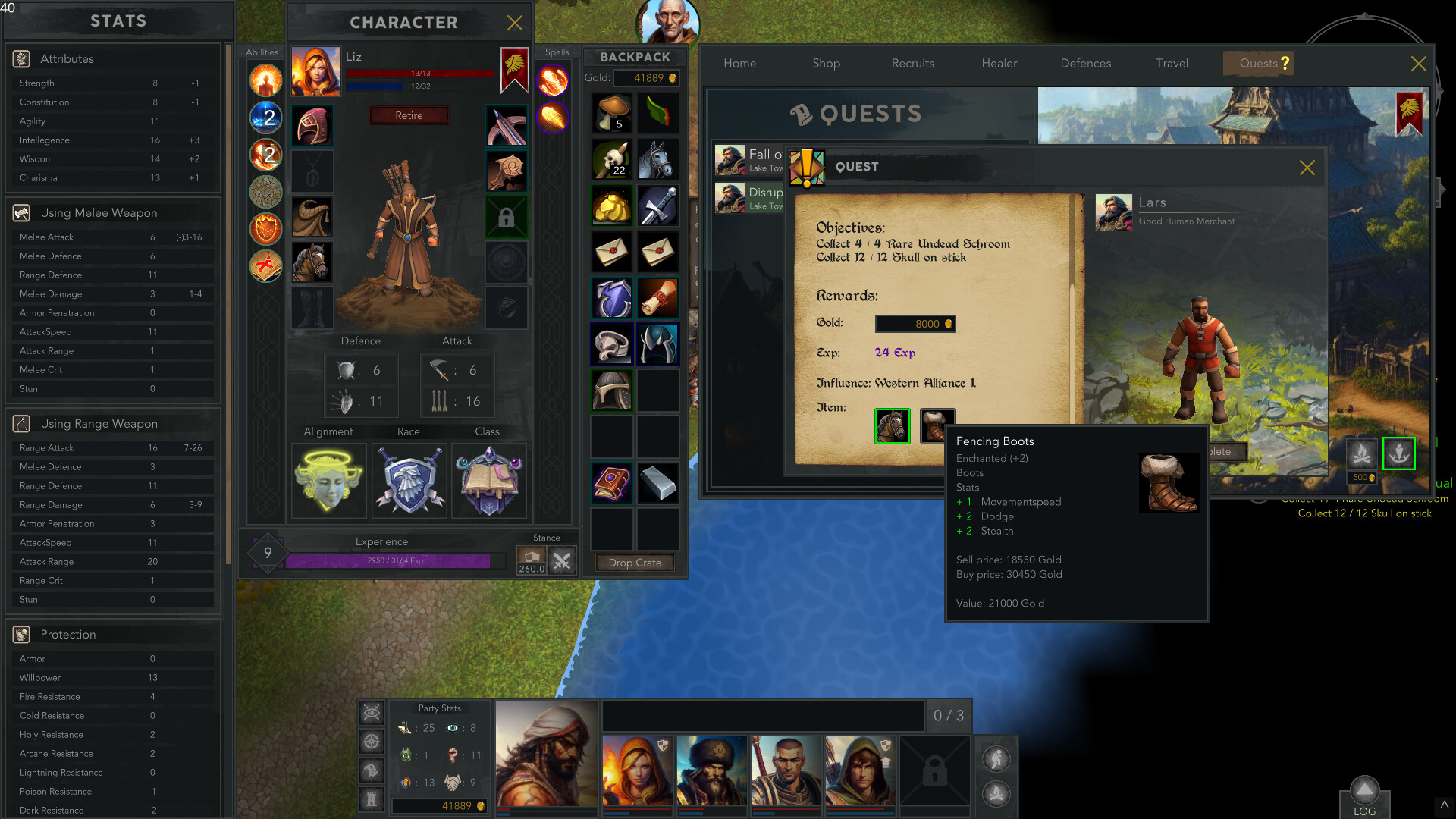Select the purple spellbook in the backpack
Viewport: 1456px width, 819px height.
612,482
